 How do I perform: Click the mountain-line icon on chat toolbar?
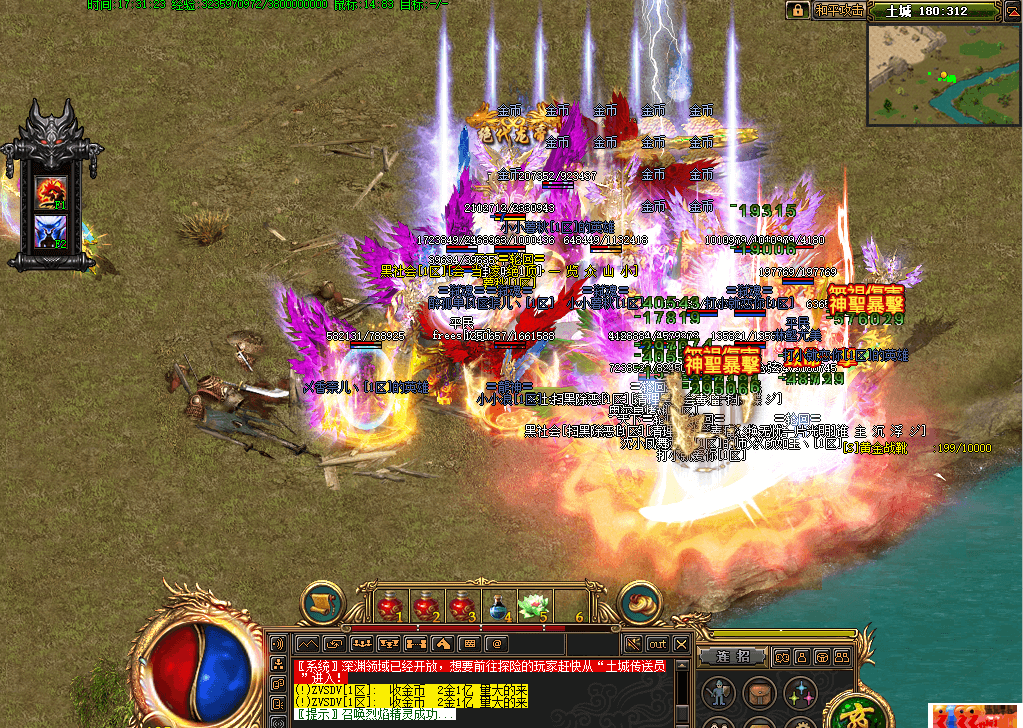[306, 644]
